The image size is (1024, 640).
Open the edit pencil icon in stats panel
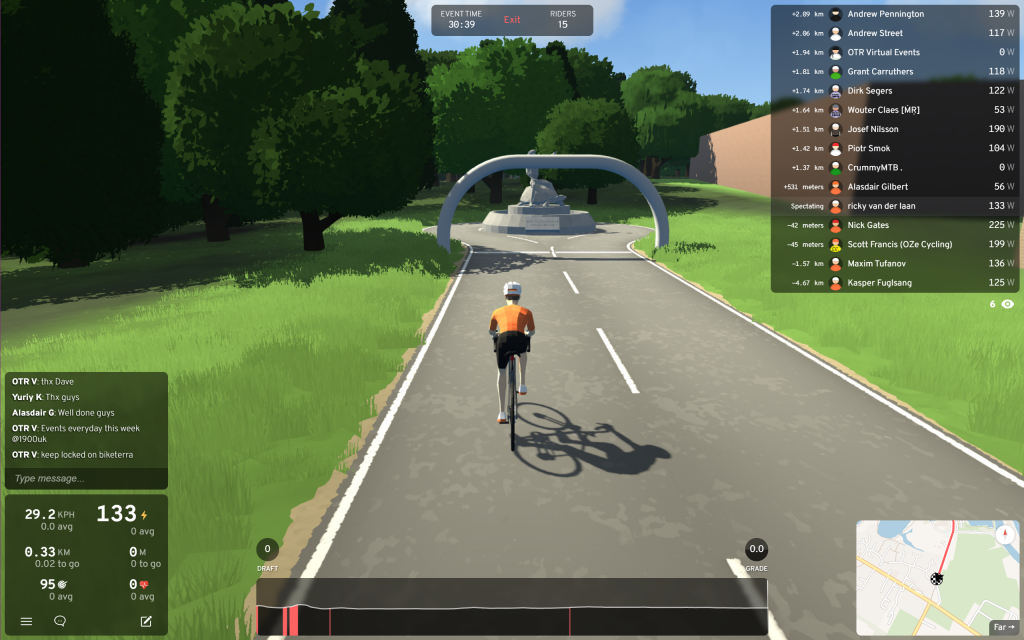146,621
